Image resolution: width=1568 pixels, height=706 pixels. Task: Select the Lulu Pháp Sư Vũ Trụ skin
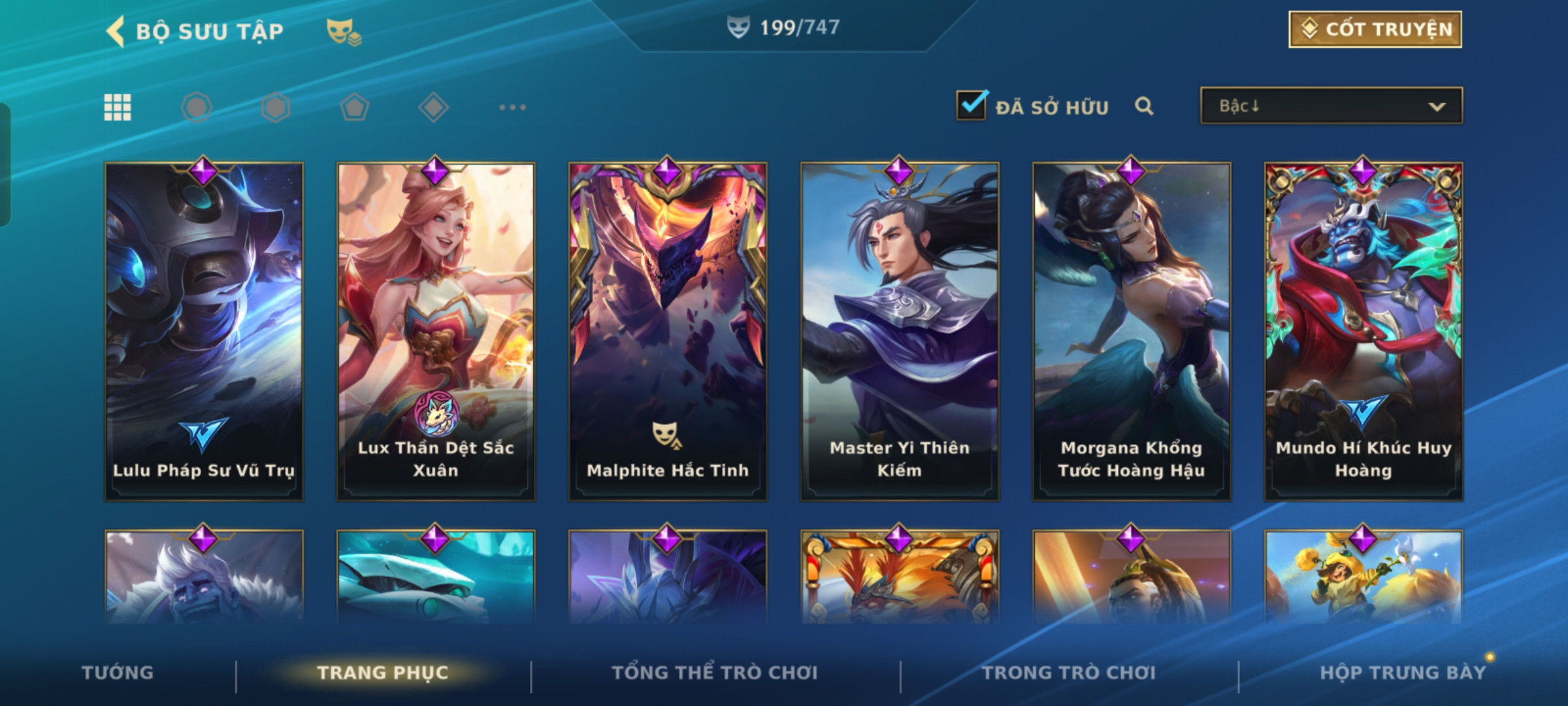[x=204, y=331]
